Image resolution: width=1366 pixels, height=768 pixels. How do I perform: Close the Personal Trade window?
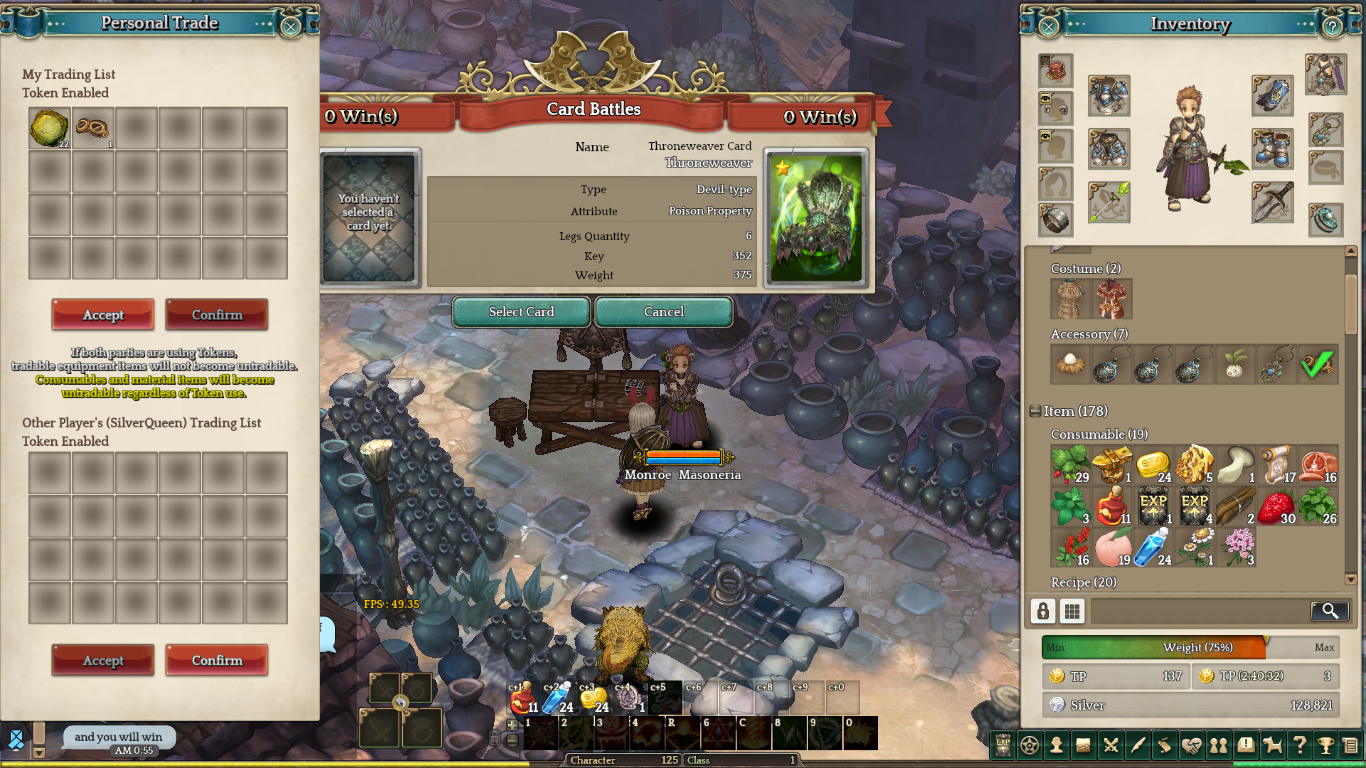click(x=290, y=26)
